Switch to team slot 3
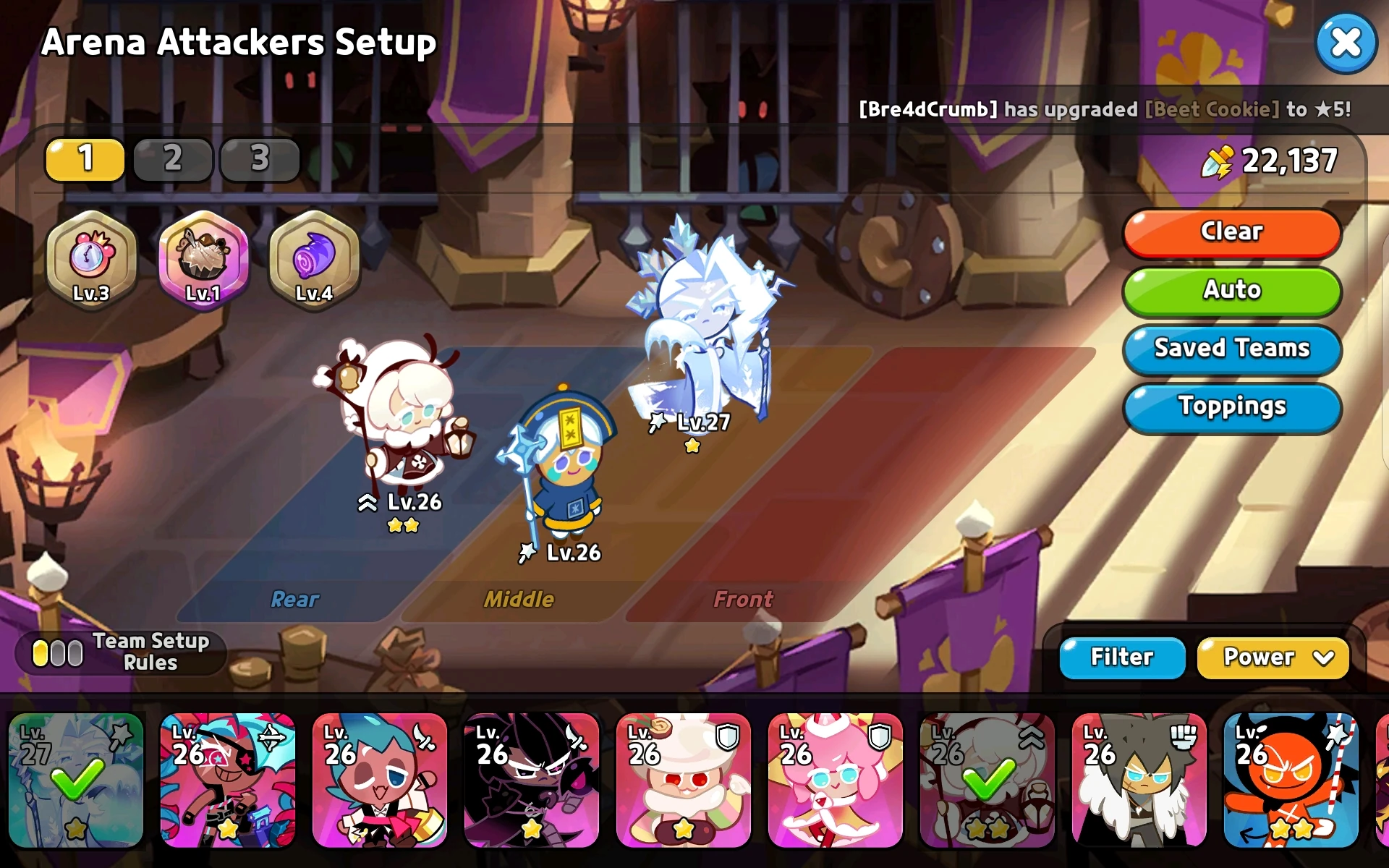Viewport: 1389px width, 868px height. click(x=260, y=160)
